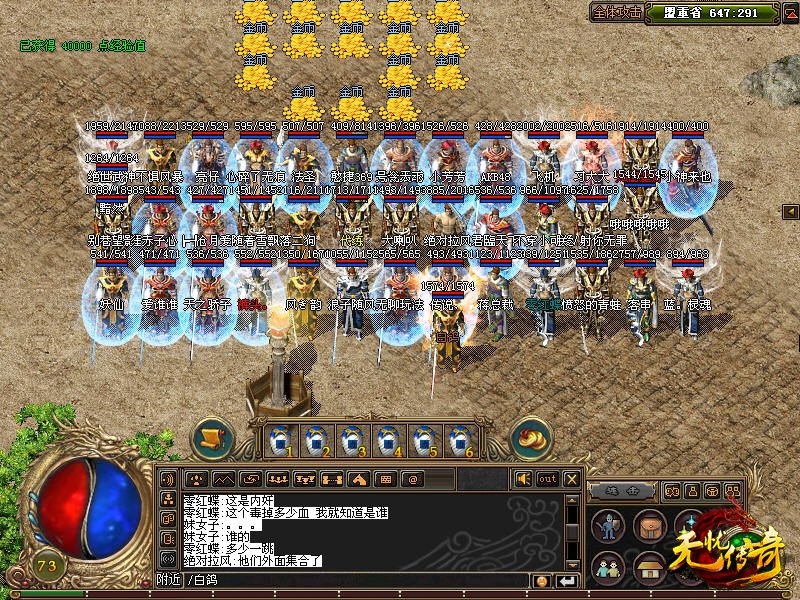800x600 pixels.
Task: Open the gold coins round button
Action: 531,438
